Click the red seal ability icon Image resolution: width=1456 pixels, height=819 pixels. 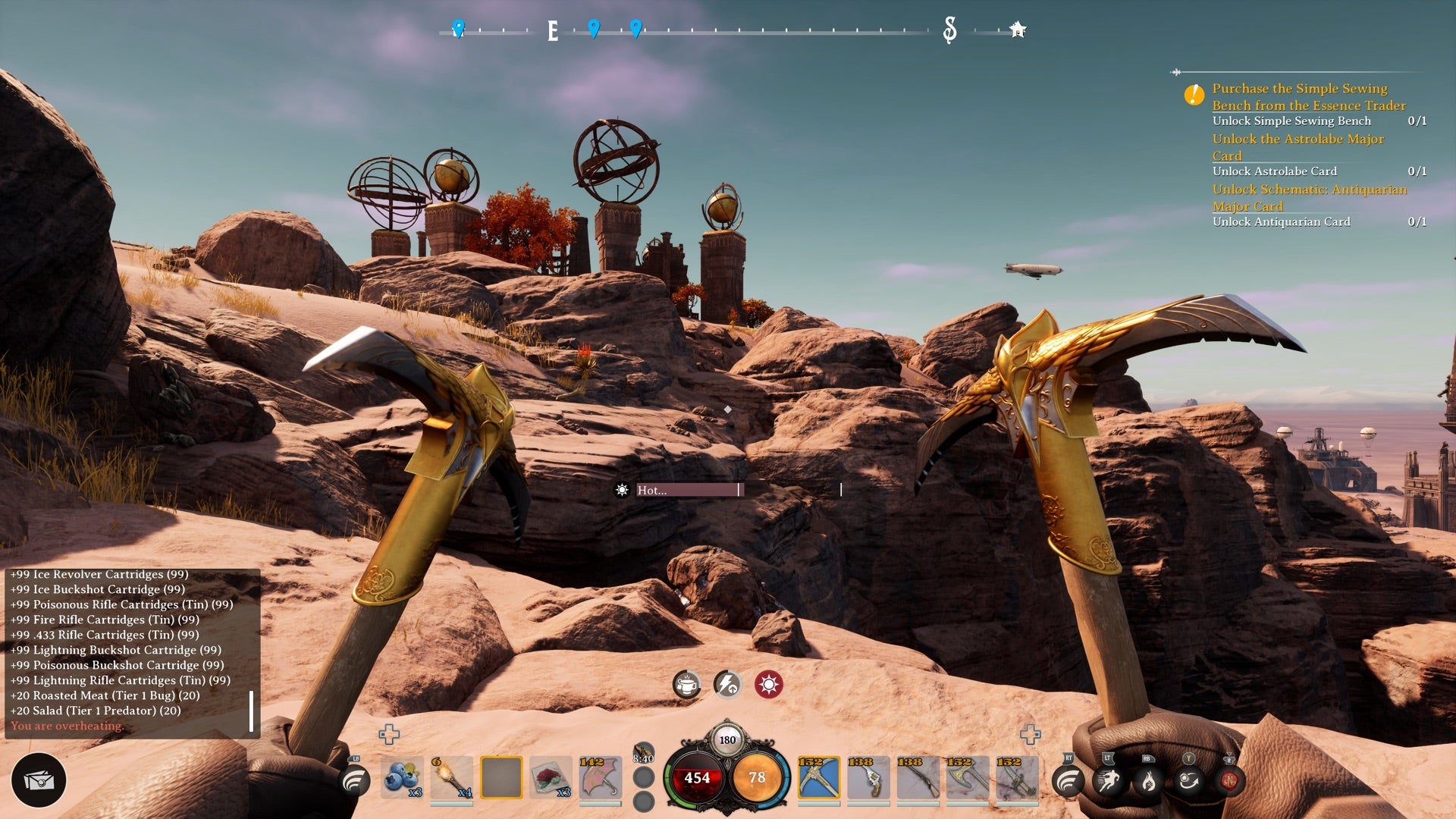click(1228, 780)
